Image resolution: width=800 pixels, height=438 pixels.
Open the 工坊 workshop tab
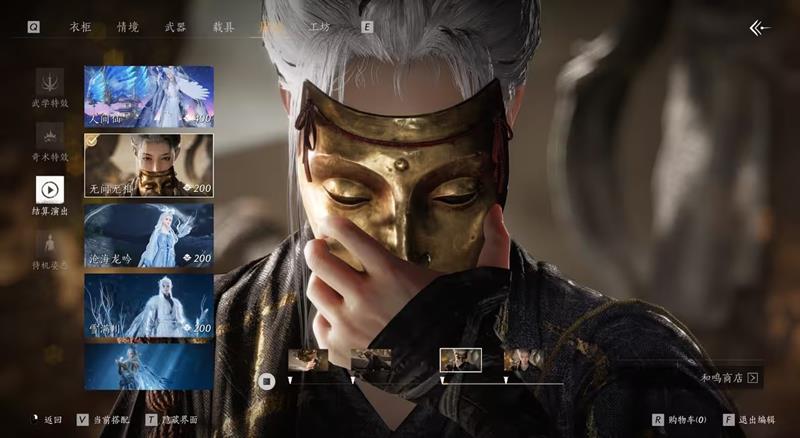point(319,27)
